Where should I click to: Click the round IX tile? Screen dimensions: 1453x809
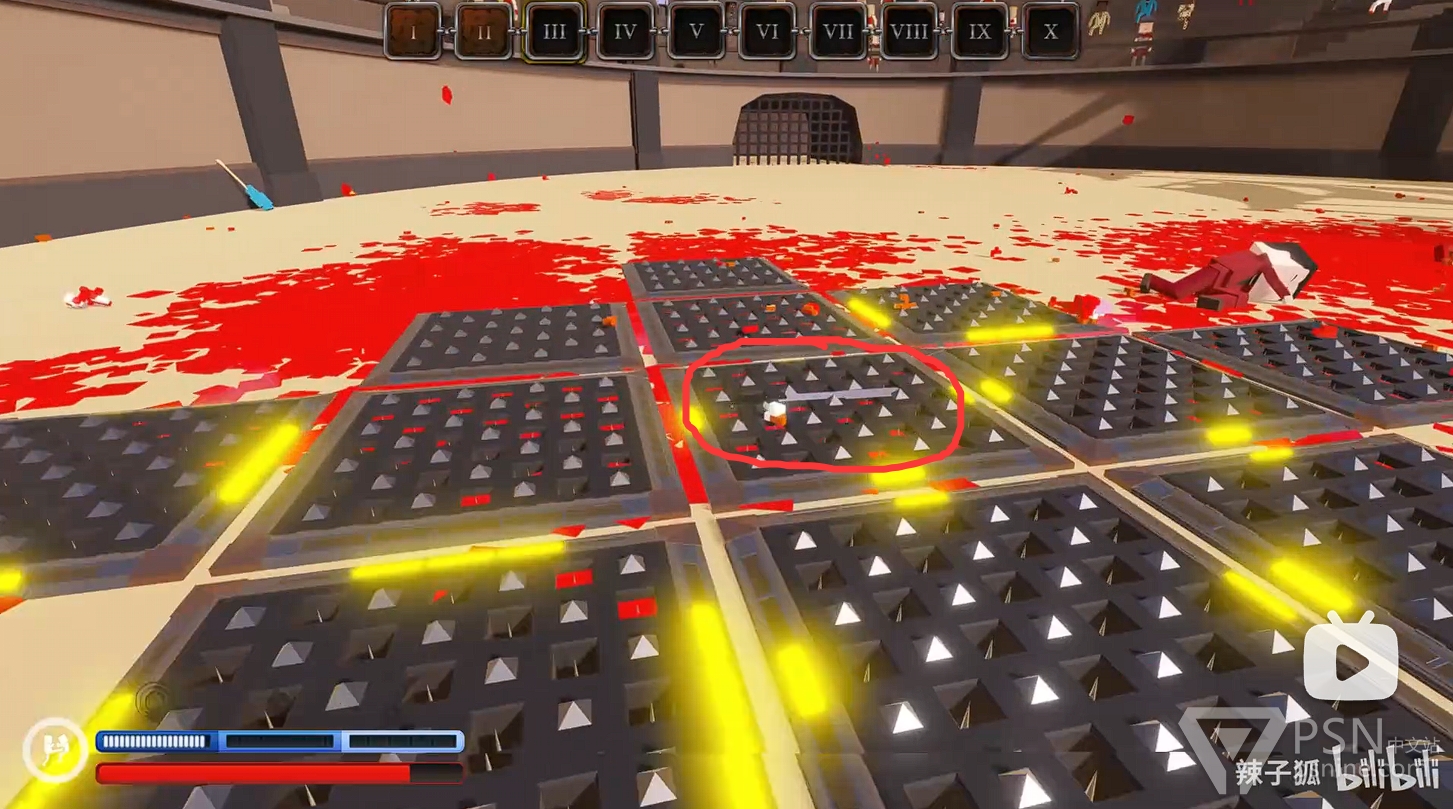pyautogui.click(x=980, y=31)
